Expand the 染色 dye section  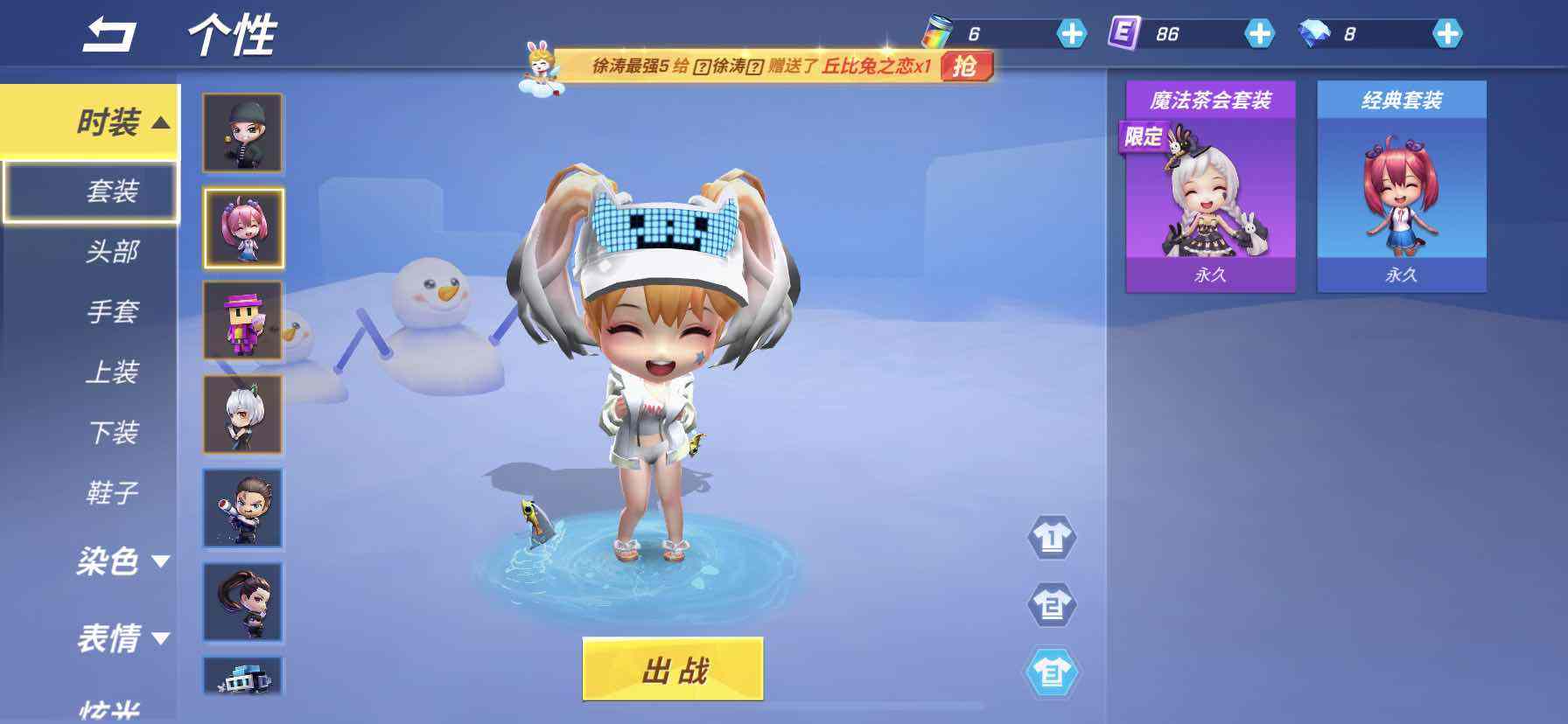point(121,560)
